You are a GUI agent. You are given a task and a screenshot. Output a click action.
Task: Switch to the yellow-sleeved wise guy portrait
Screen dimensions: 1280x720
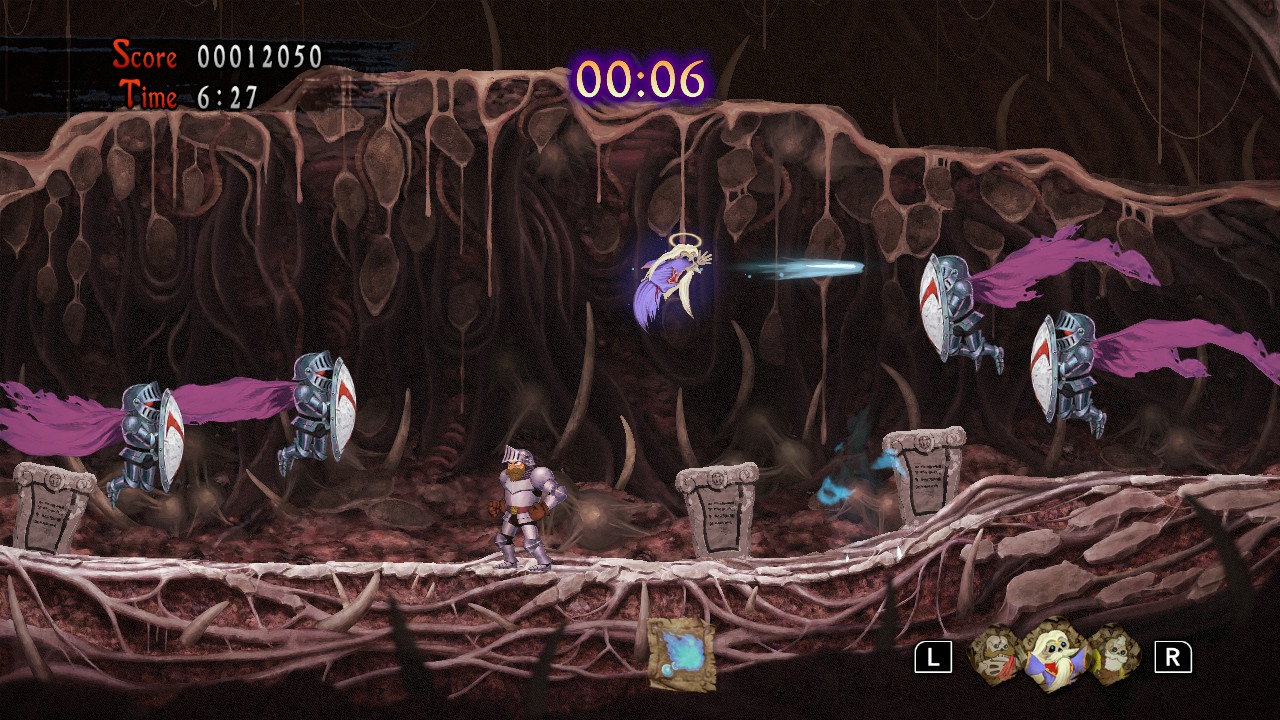[1114, 655]
